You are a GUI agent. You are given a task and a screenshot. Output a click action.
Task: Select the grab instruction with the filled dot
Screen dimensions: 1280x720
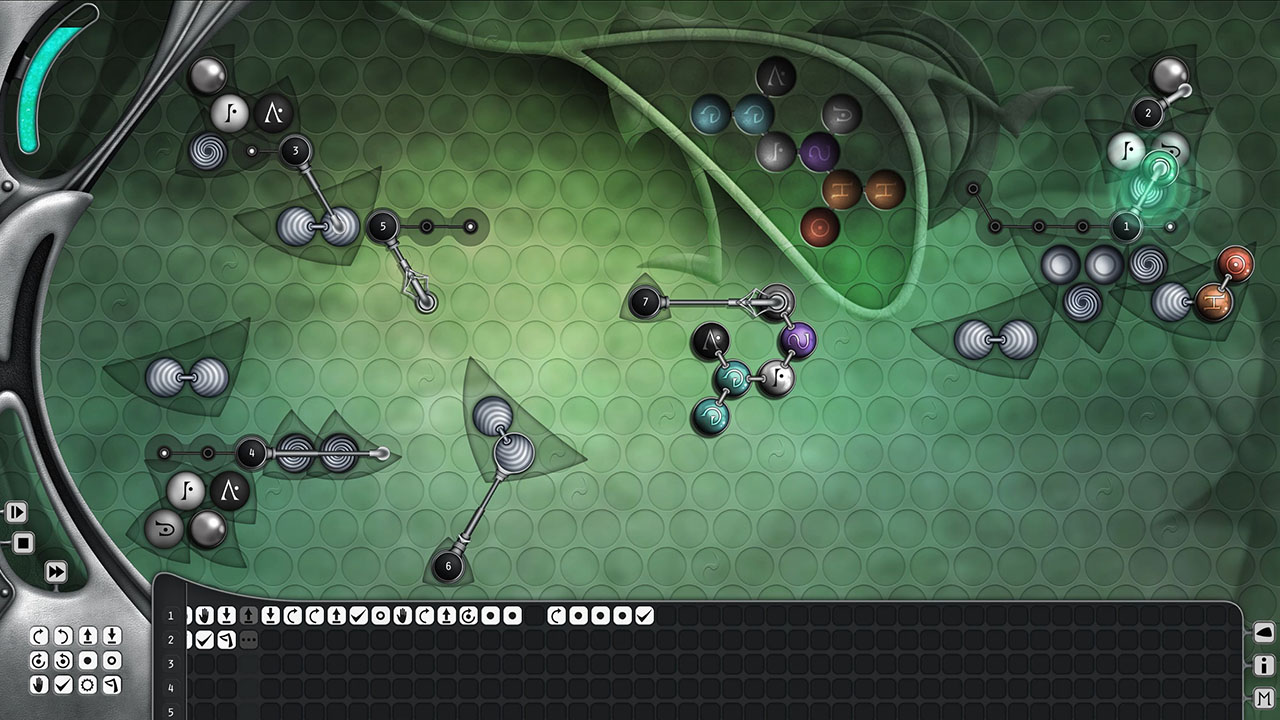pos(88,662)
